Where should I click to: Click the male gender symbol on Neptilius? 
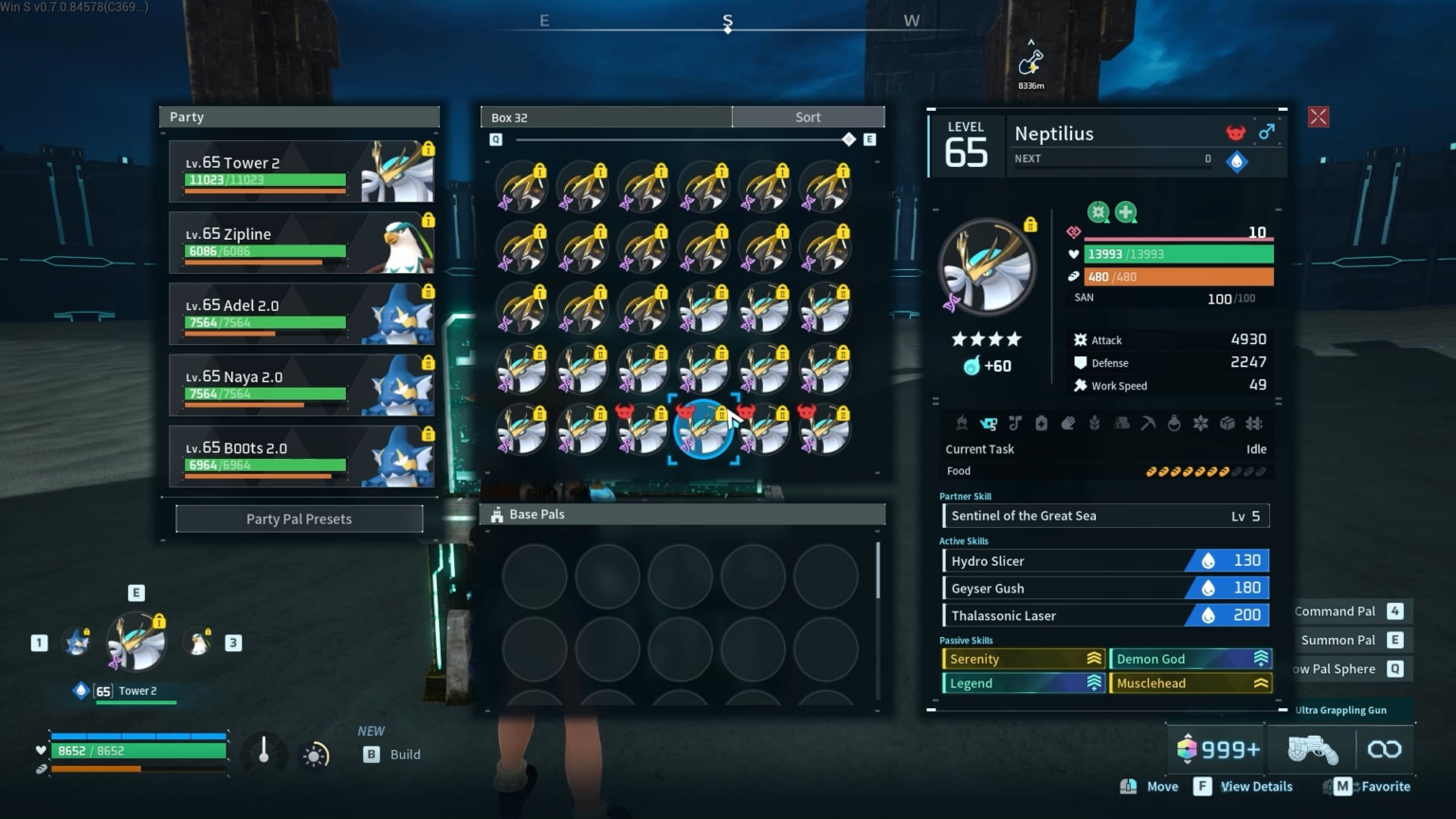pyautogui.click(x=1267, y=133)
